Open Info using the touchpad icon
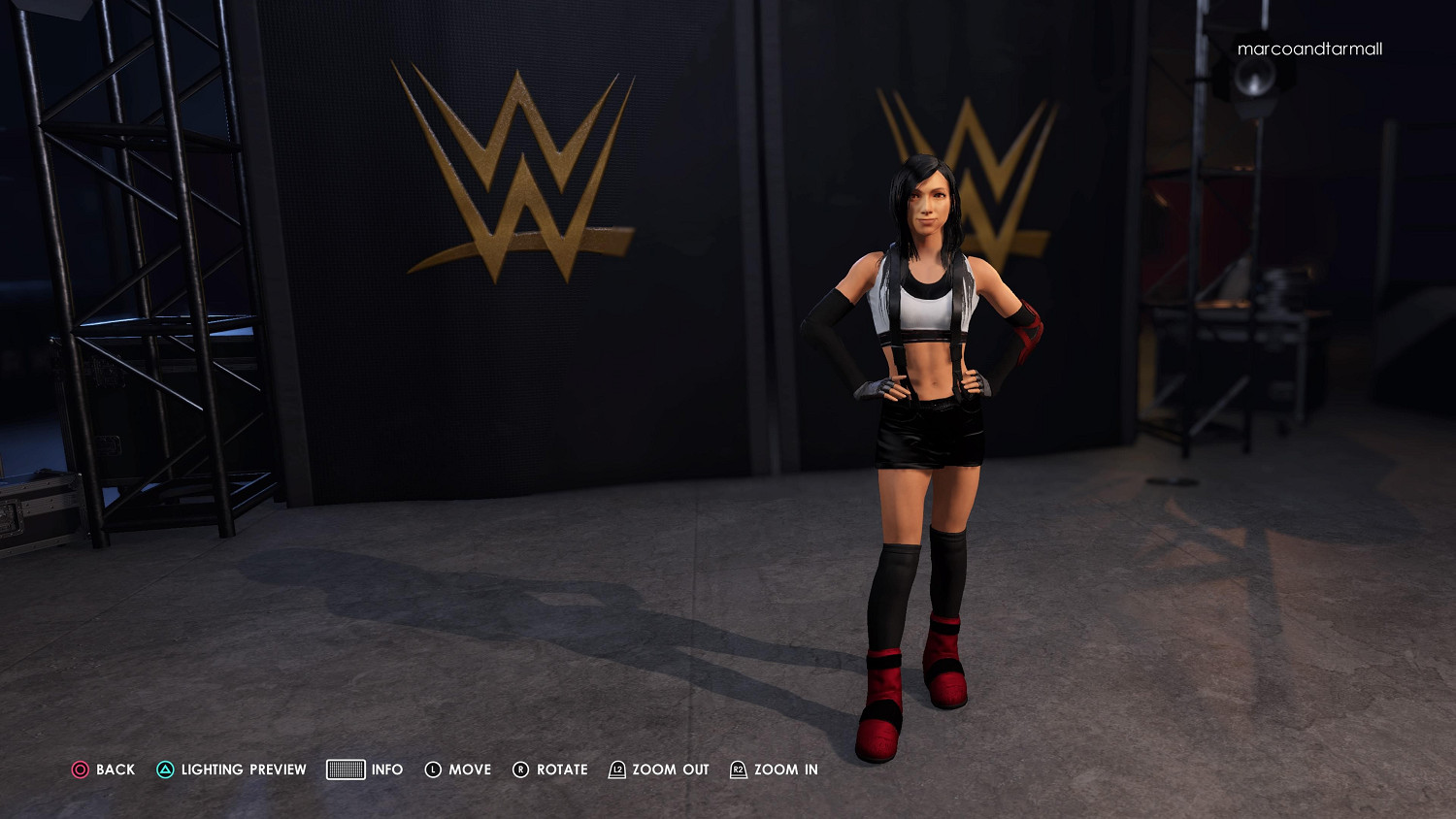Image resolution: width=1456 pixels, height=819 pixels. click(345, 770)
